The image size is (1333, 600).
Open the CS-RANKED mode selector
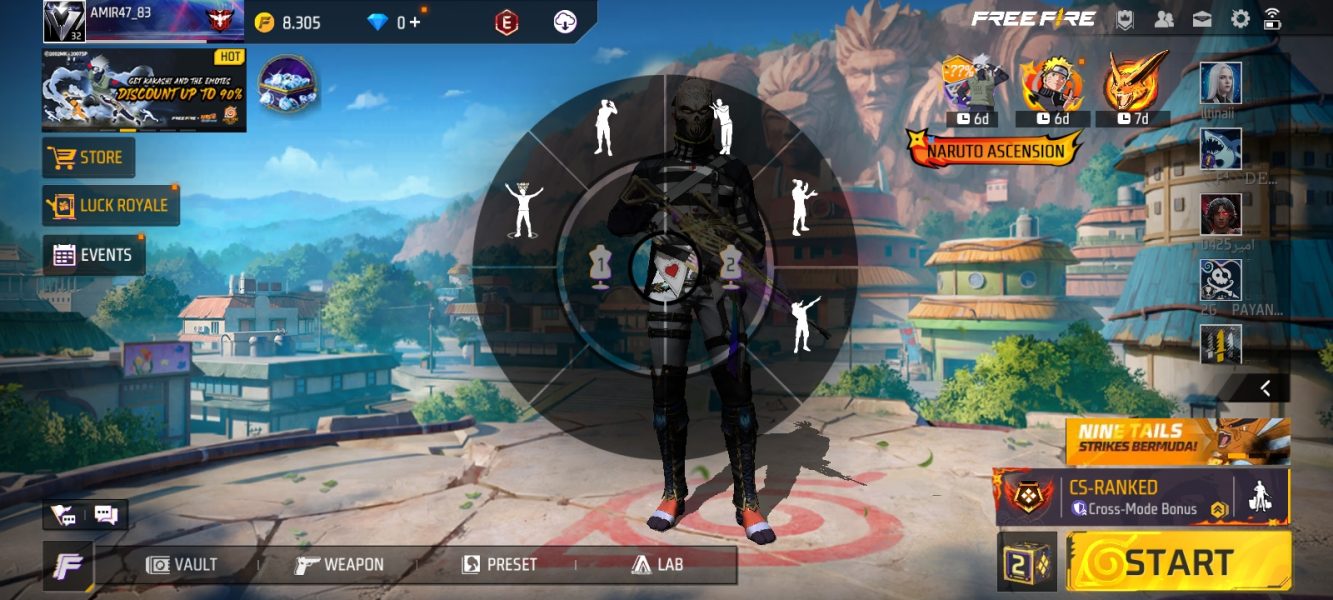click(1112, 497)
